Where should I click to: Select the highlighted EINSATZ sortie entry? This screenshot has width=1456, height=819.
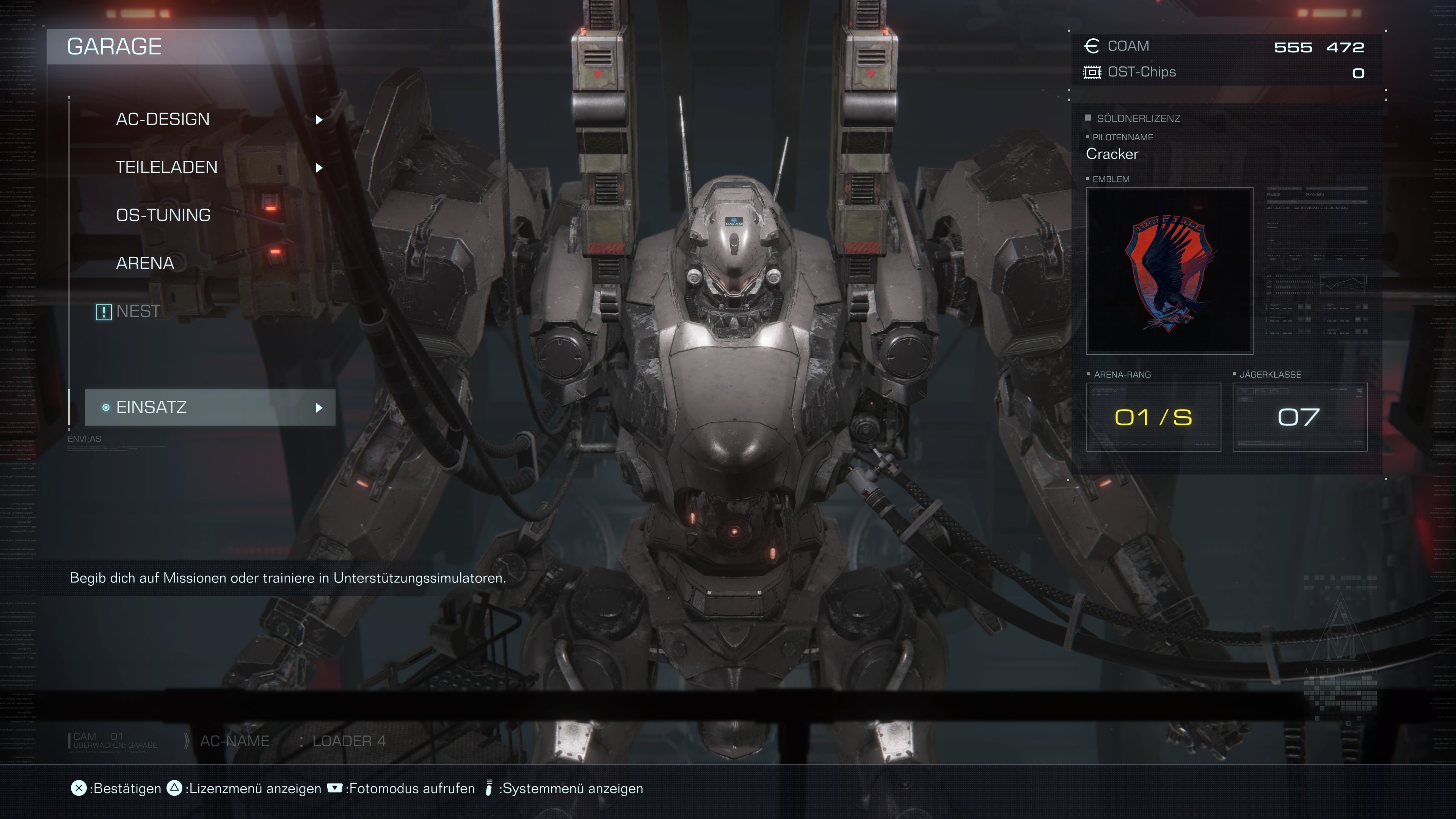(x=210, y=408)
